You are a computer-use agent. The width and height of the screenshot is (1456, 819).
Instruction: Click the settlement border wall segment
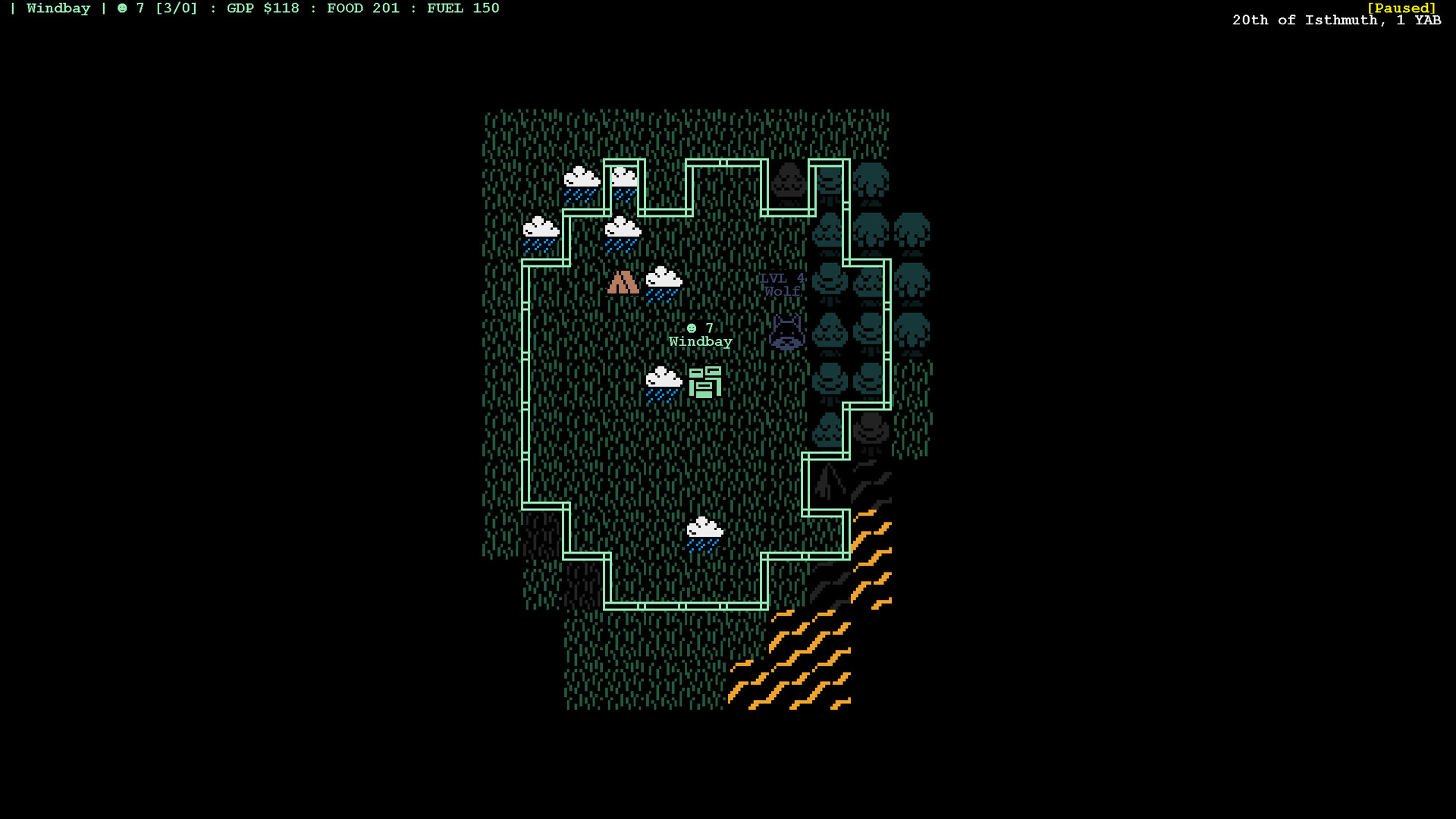(526, 379)
